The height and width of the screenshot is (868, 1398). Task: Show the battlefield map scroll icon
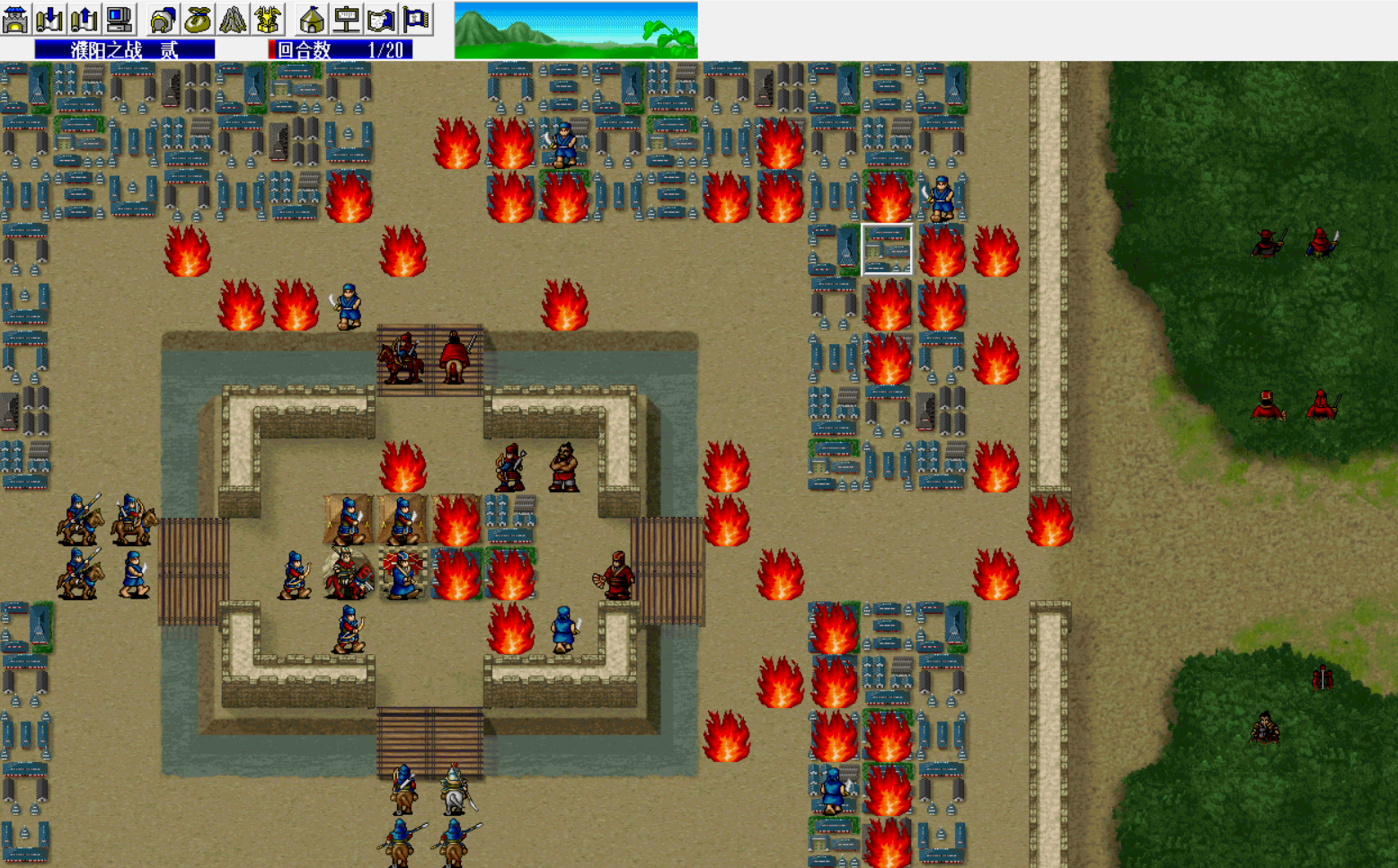(381, 19)
